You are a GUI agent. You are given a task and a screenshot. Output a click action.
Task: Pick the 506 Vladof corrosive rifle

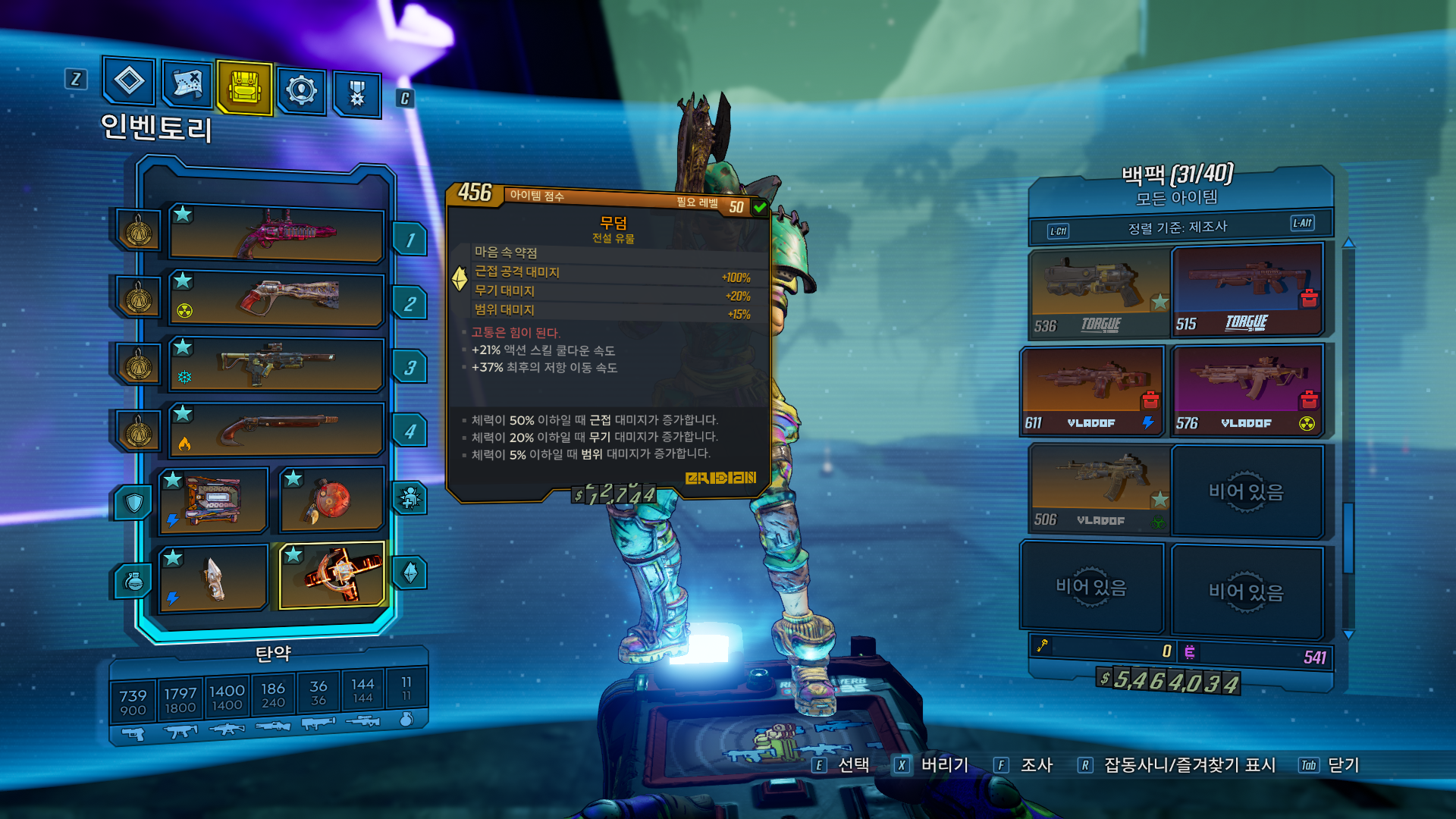click(1099, 489)
